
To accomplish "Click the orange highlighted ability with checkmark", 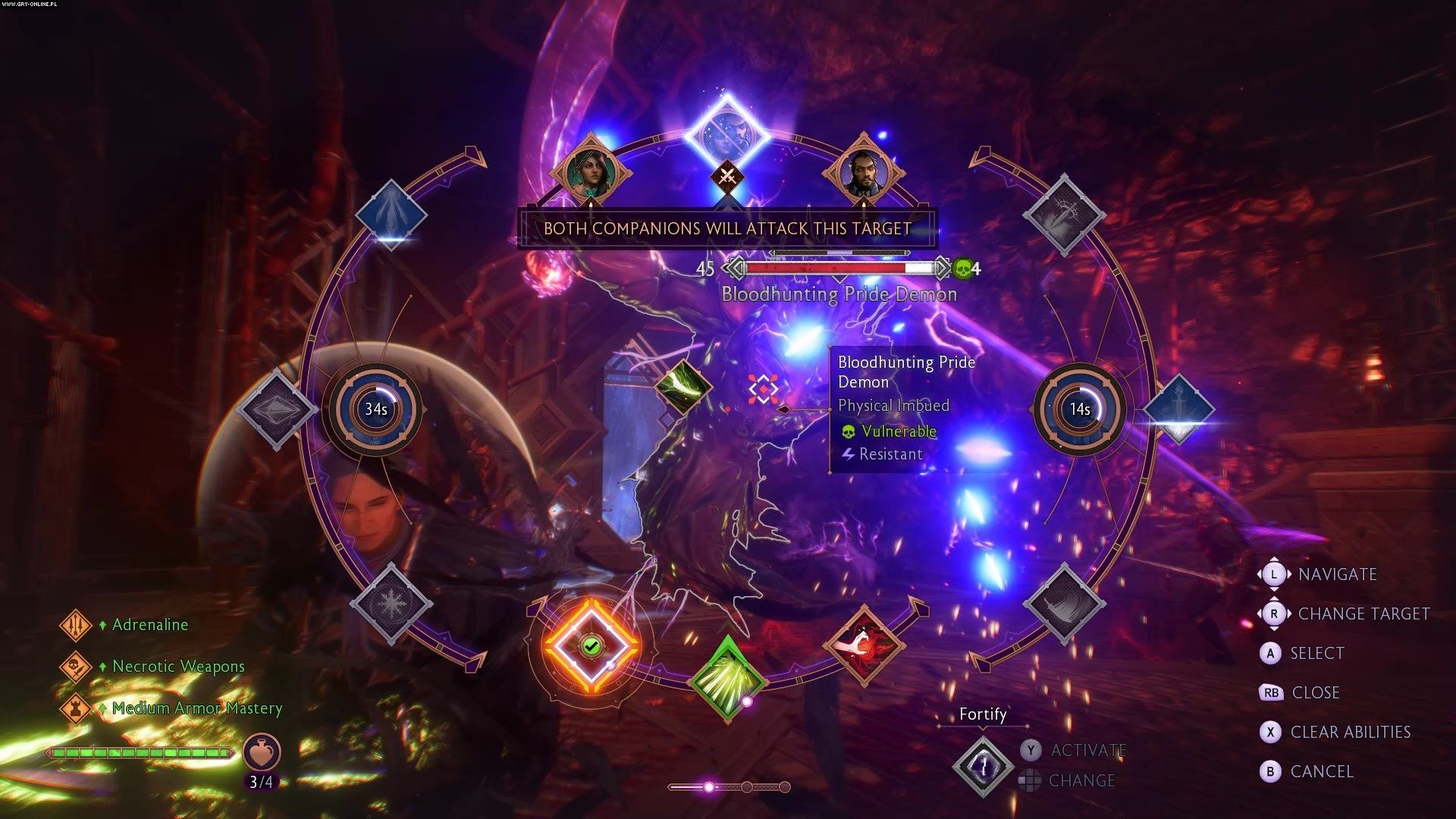I will (x=591, y=646).
